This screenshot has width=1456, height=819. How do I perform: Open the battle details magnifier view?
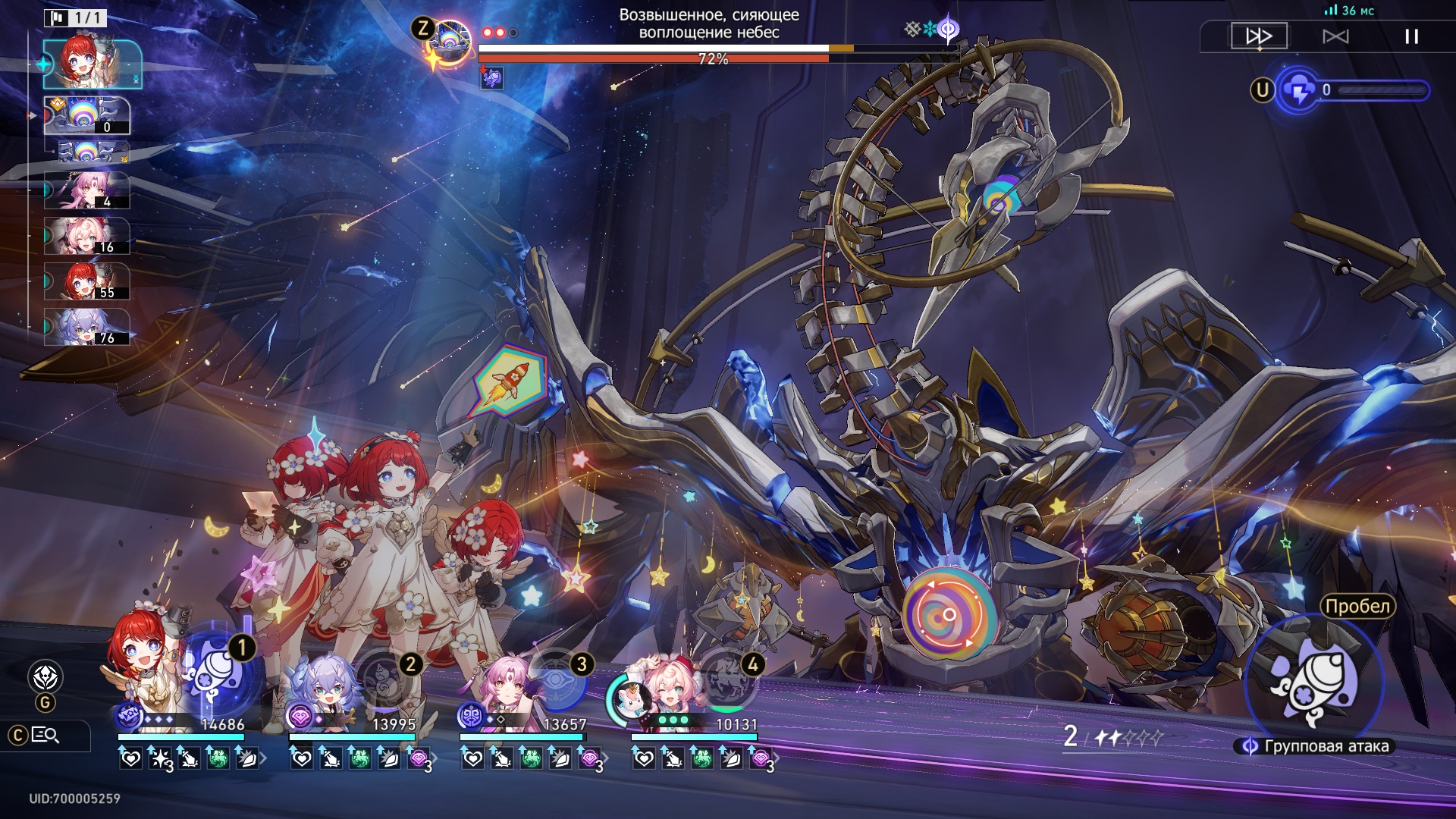pos(45,735)
